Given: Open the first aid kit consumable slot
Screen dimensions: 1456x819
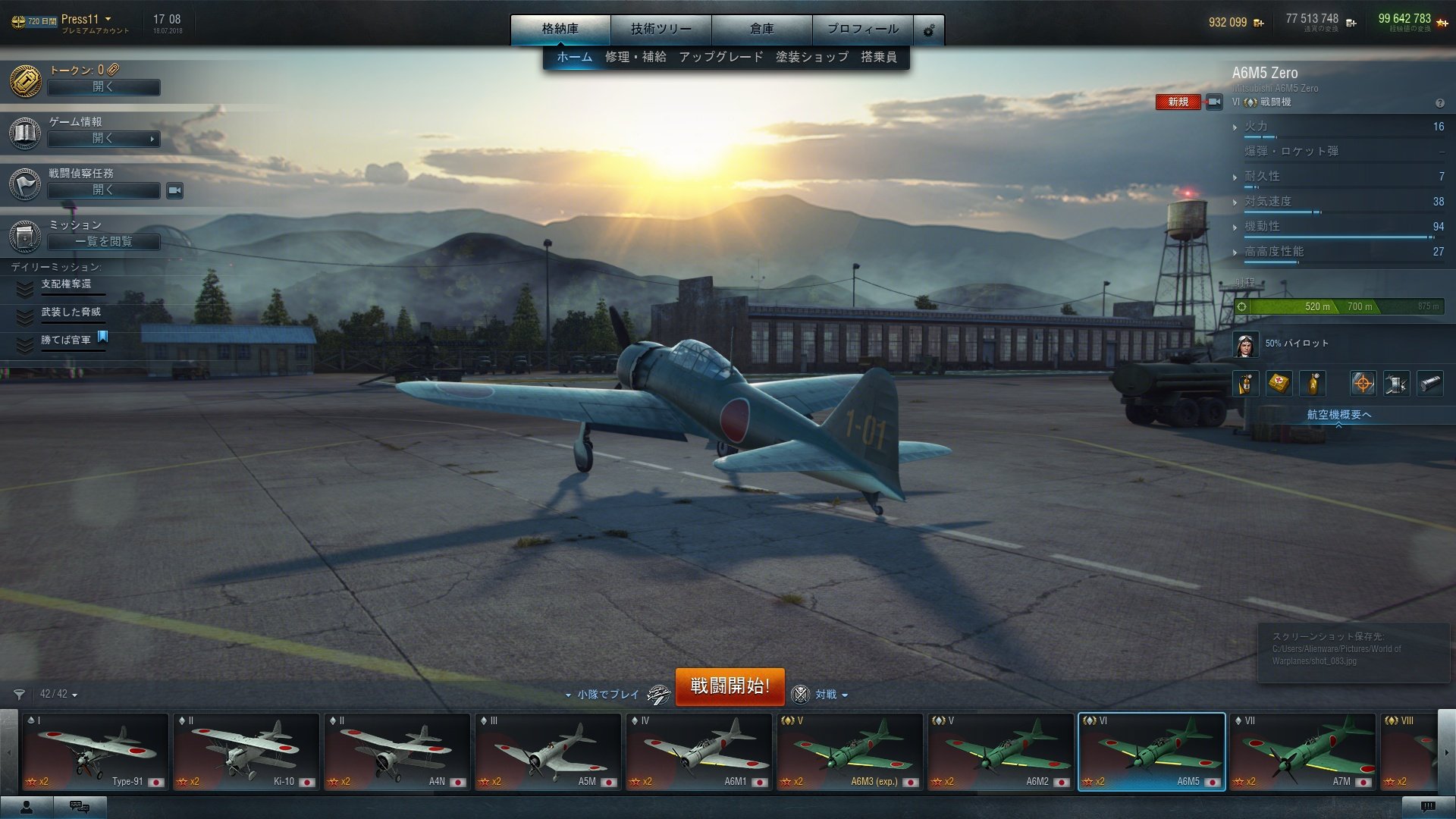Looking at the screenshot, I should pos(1279,383).
